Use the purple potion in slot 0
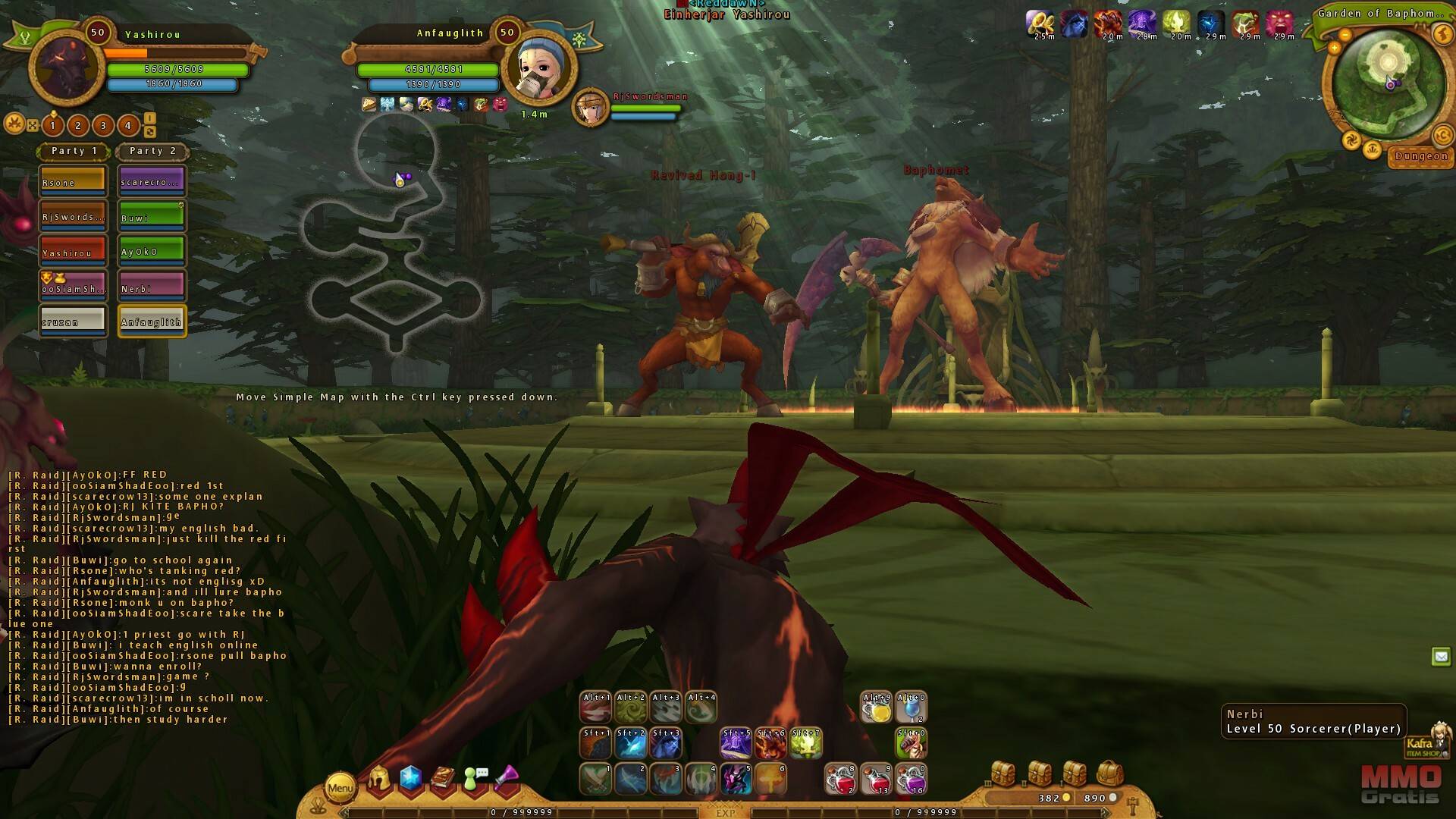This screenshot has width=1456, height=819. (911, 780)
